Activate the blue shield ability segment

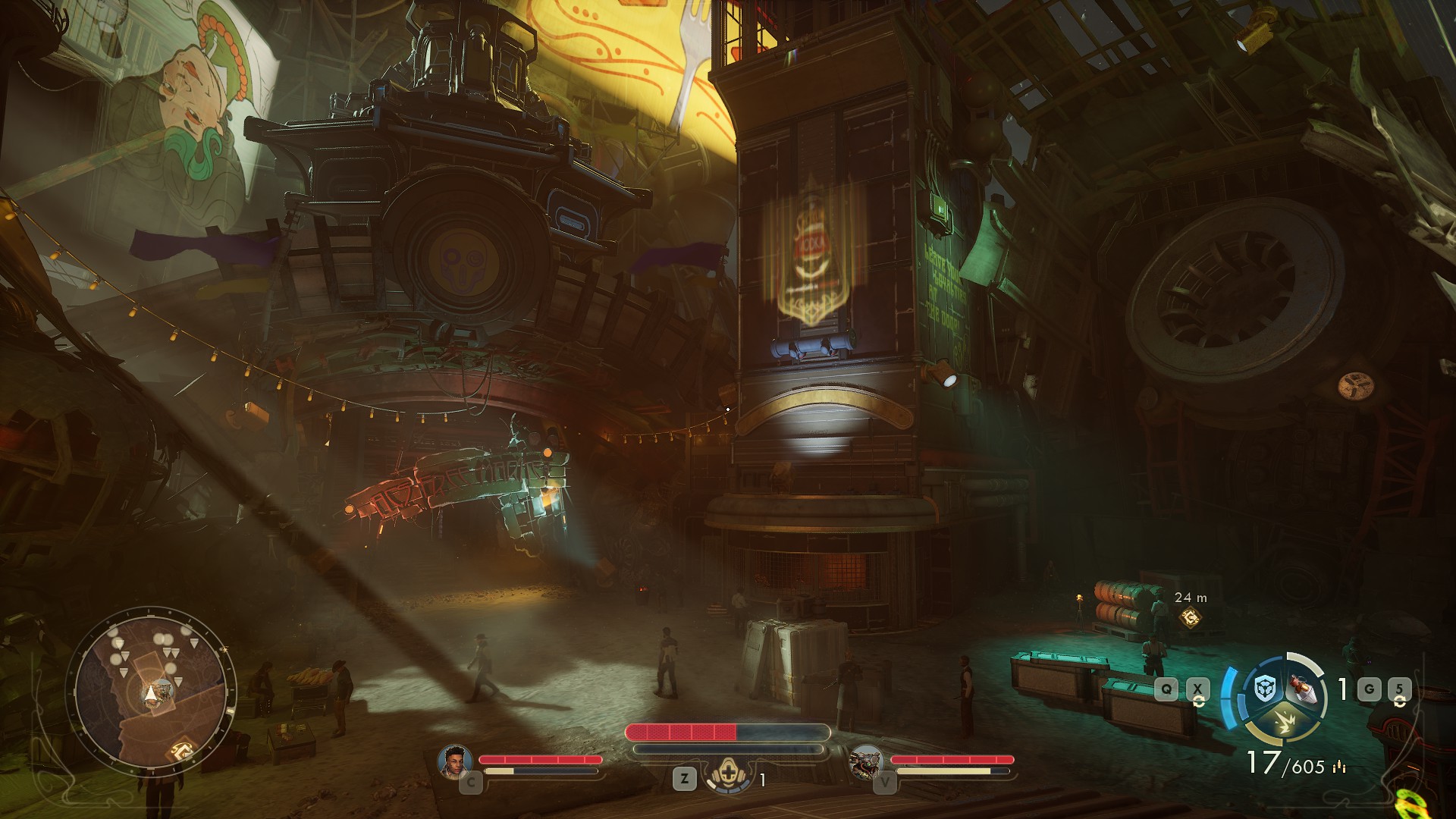1263,689
